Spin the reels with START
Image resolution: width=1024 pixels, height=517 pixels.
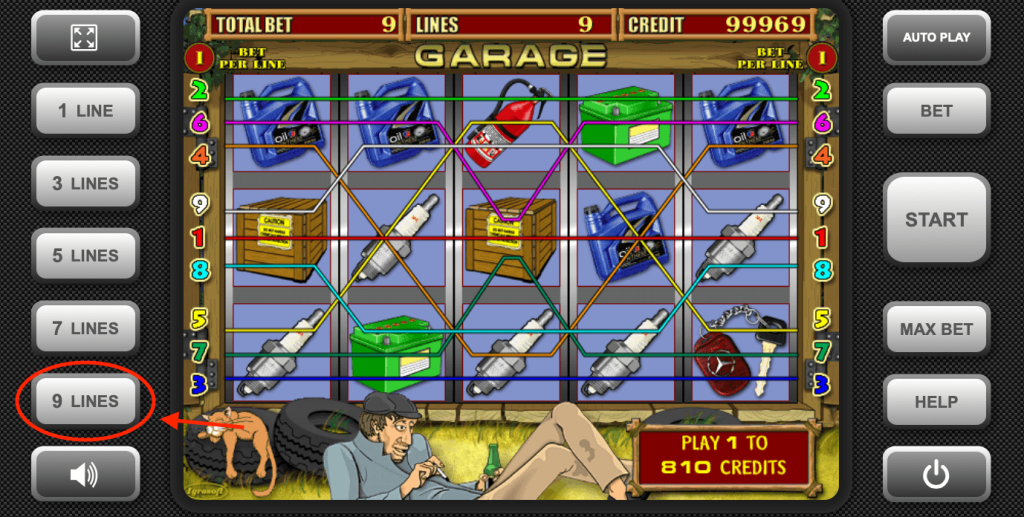point(936,220)
